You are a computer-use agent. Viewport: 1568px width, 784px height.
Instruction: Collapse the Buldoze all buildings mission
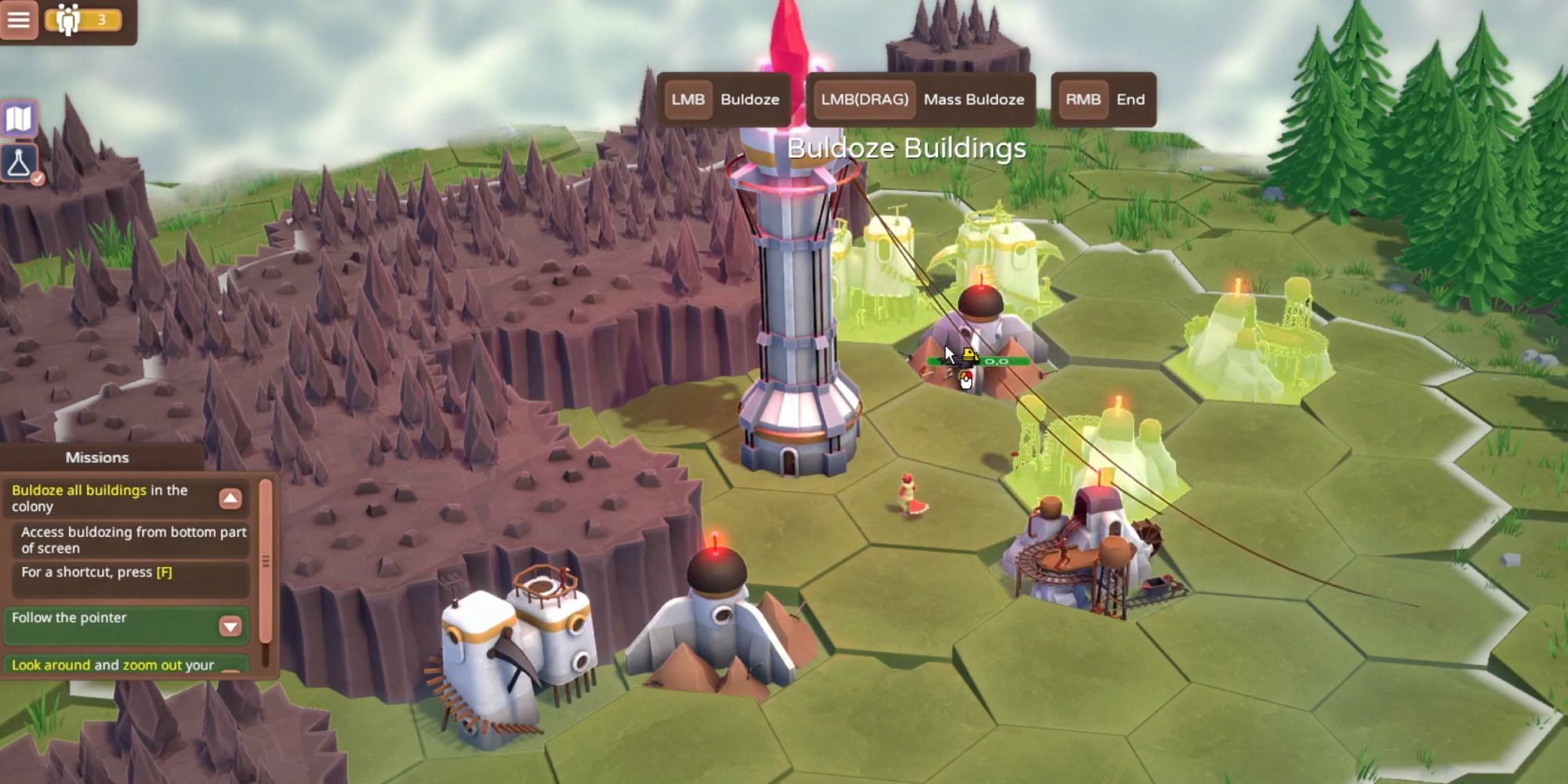pyautogui.click(x=230, y=499)
